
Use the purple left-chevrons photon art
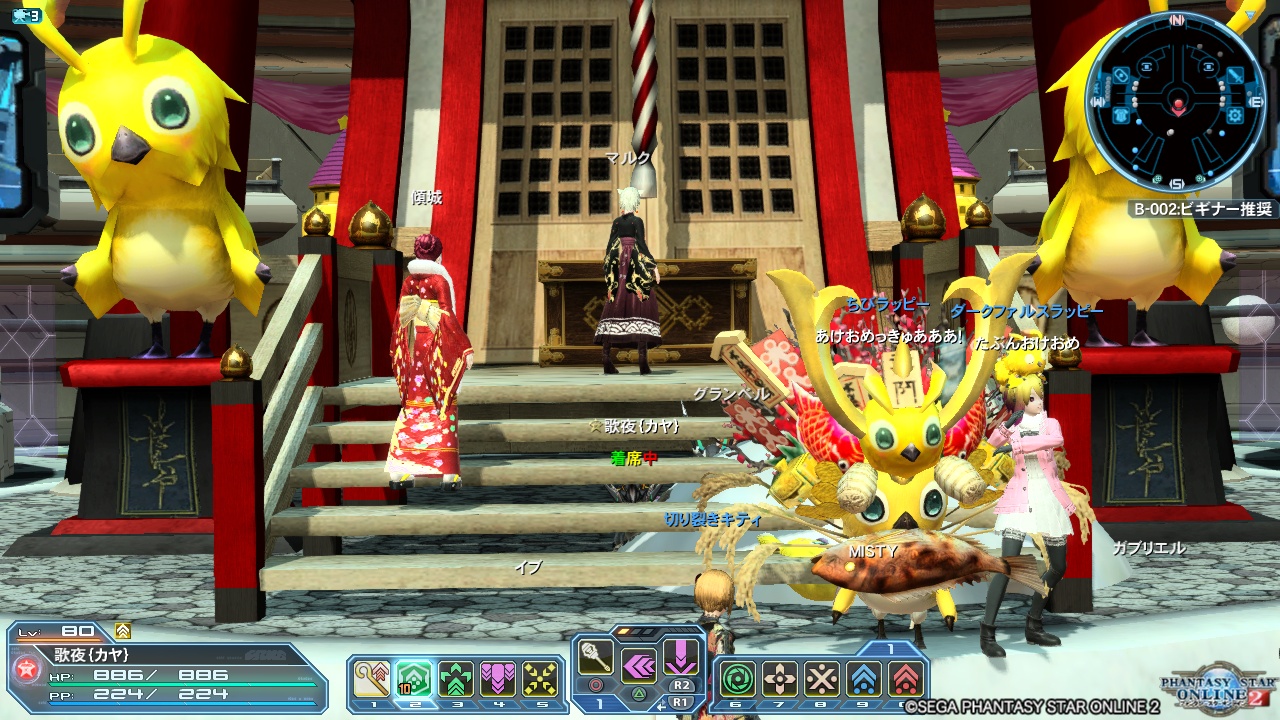[x=639, y=665]
